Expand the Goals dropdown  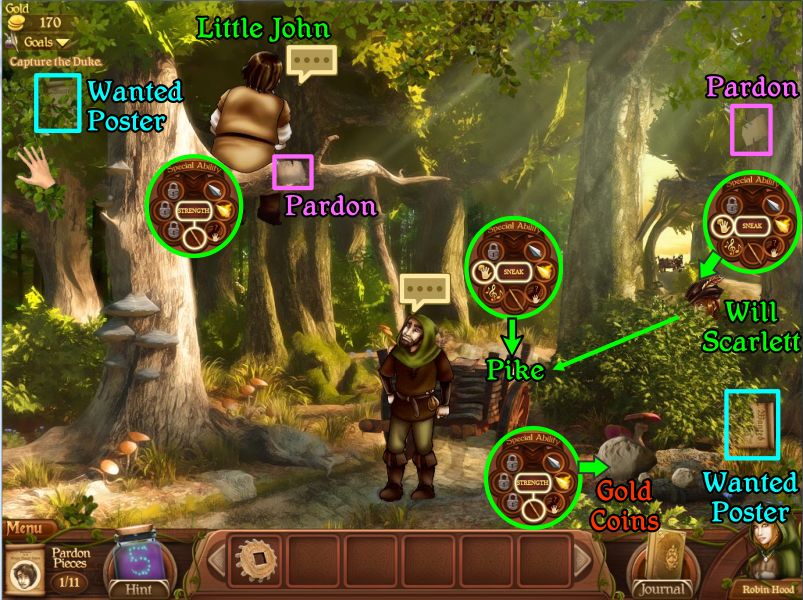(40, 42)
